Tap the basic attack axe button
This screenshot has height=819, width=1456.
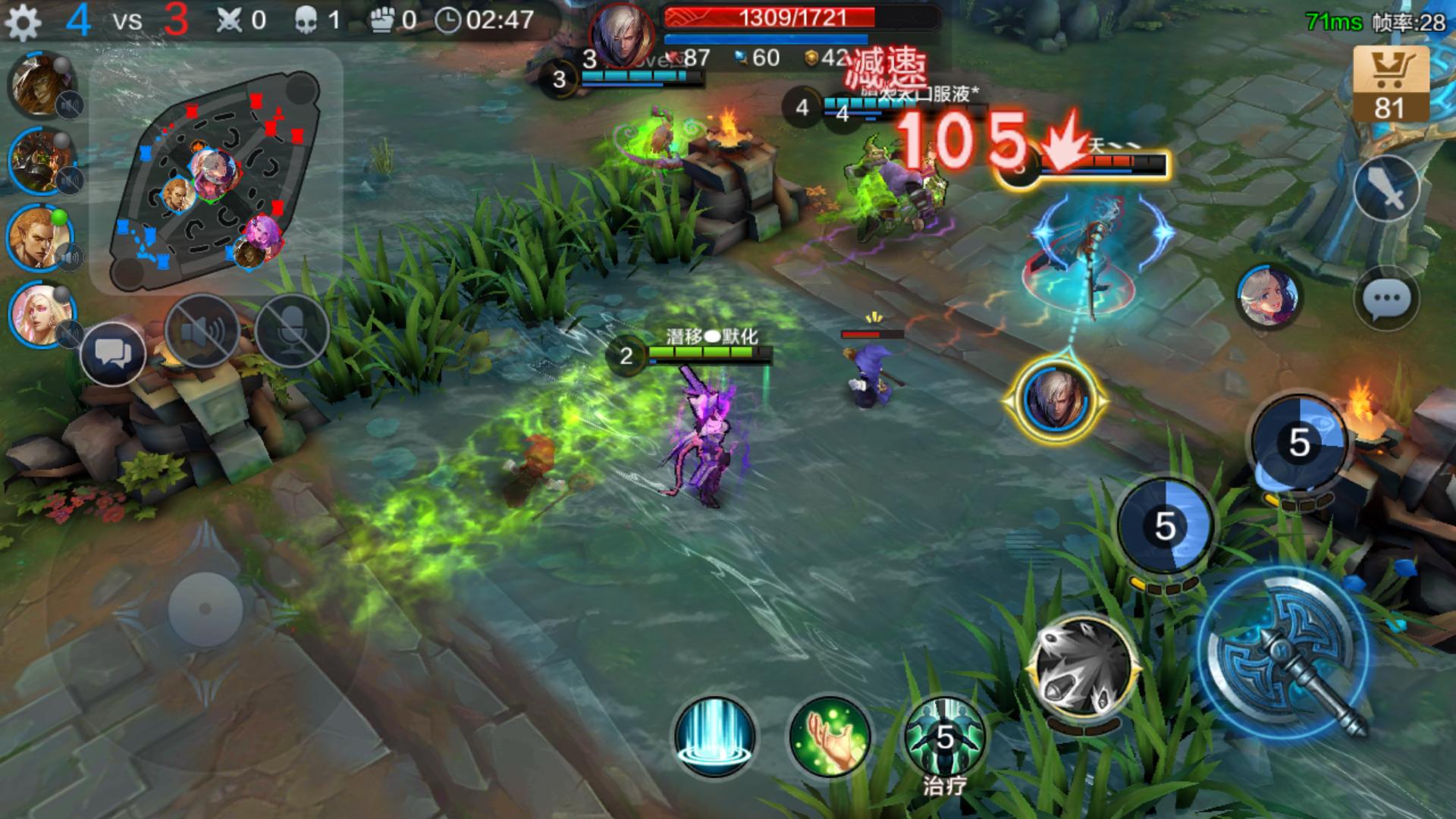tap(1284, 655)
